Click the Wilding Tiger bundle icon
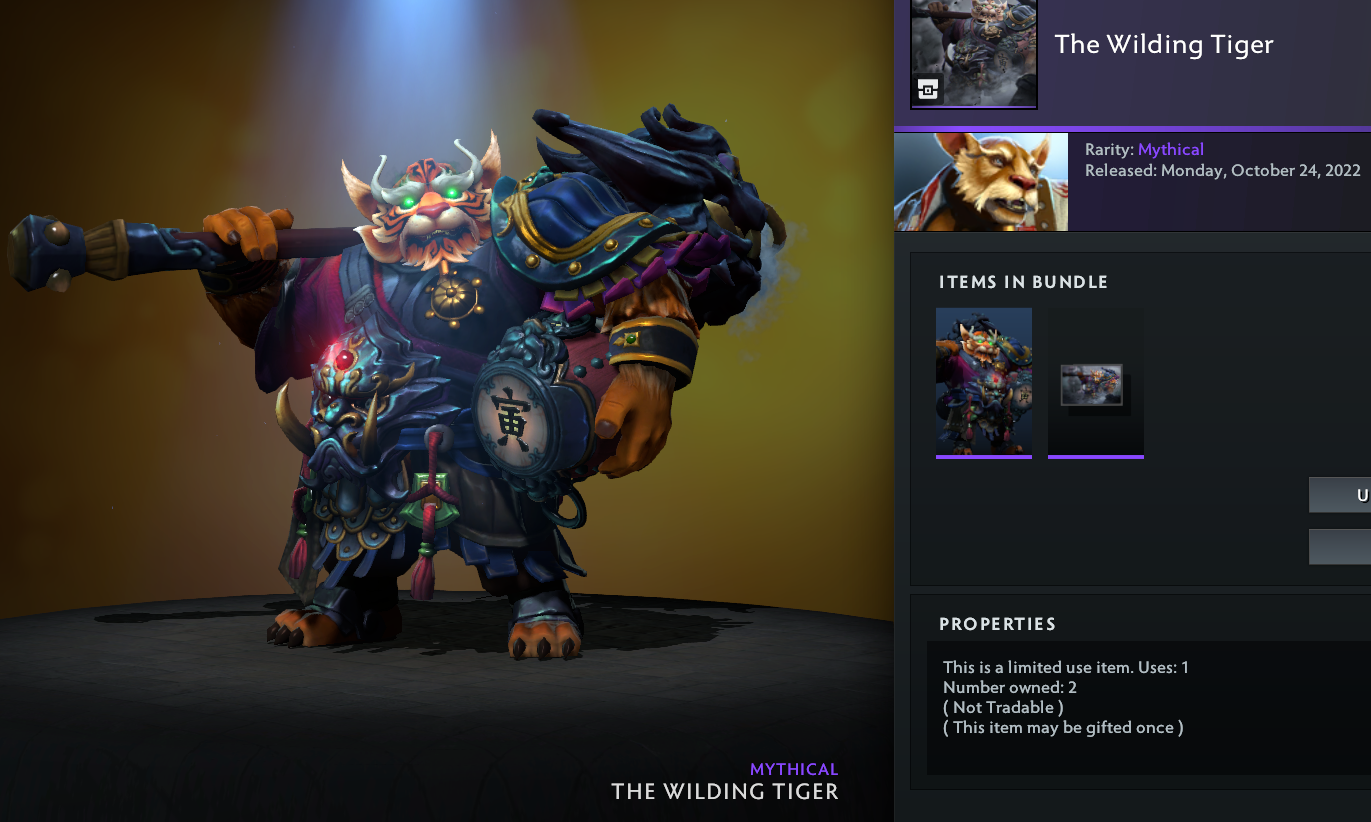The image size is (1371, 822). point(974,53)
